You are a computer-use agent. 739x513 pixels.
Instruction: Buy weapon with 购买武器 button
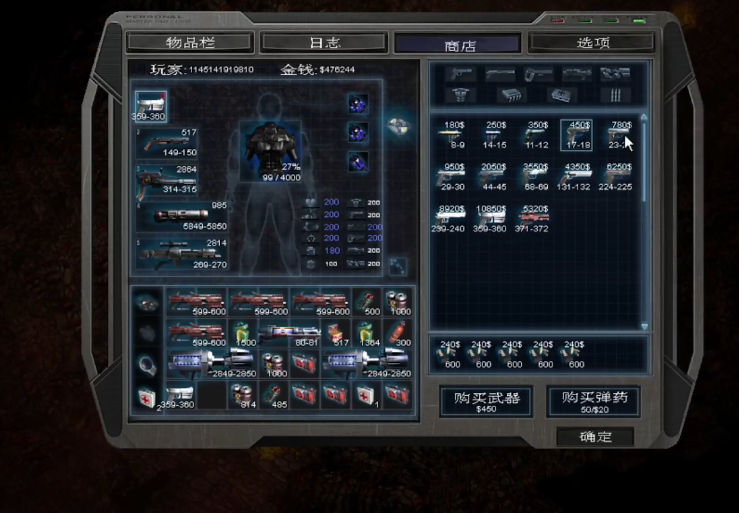pyautogui.click(x=487, y=401)
